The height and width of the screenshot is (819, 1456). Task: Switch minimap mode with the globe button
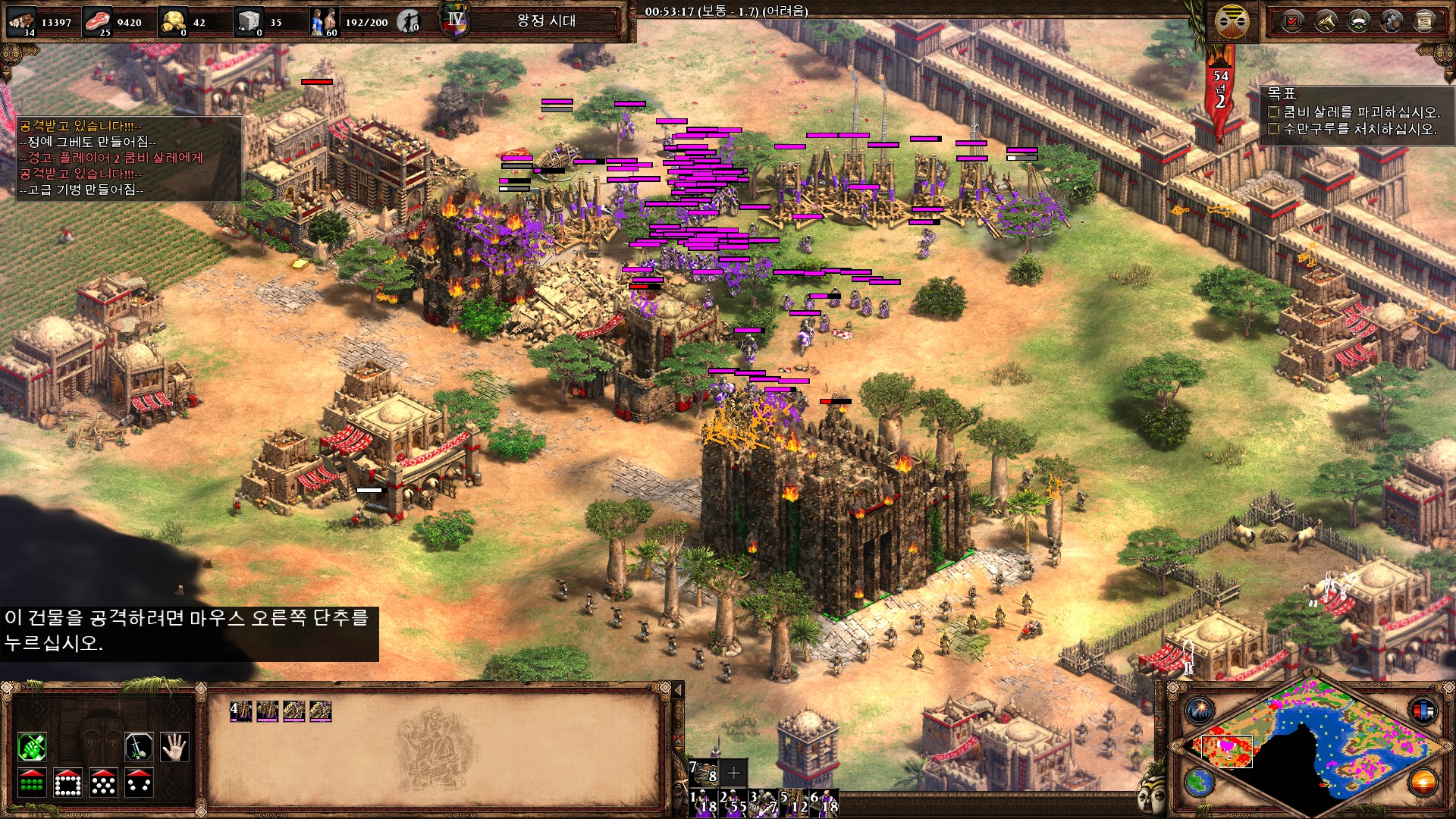1200,782
